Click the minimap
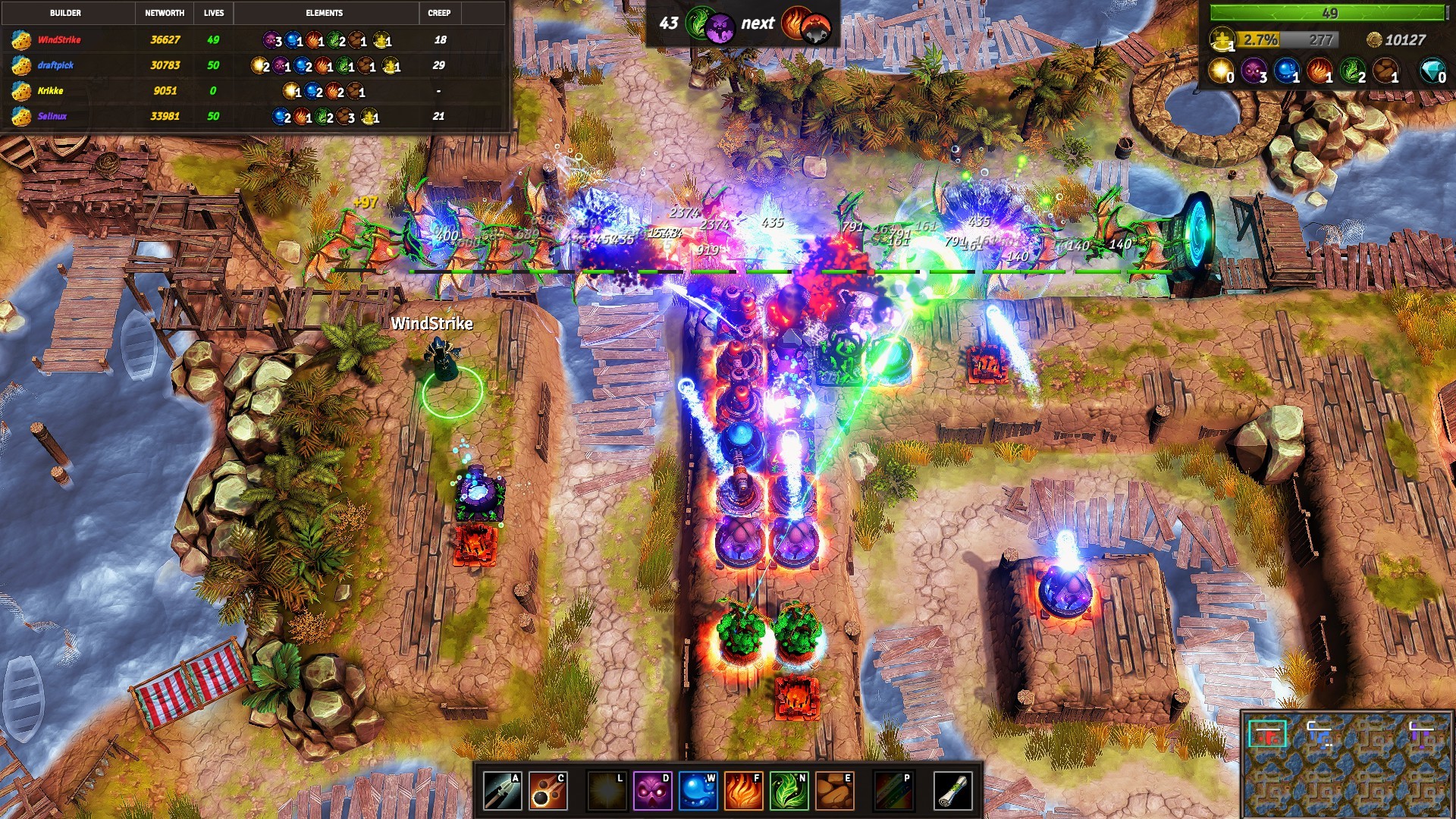 coord(1347,764)
